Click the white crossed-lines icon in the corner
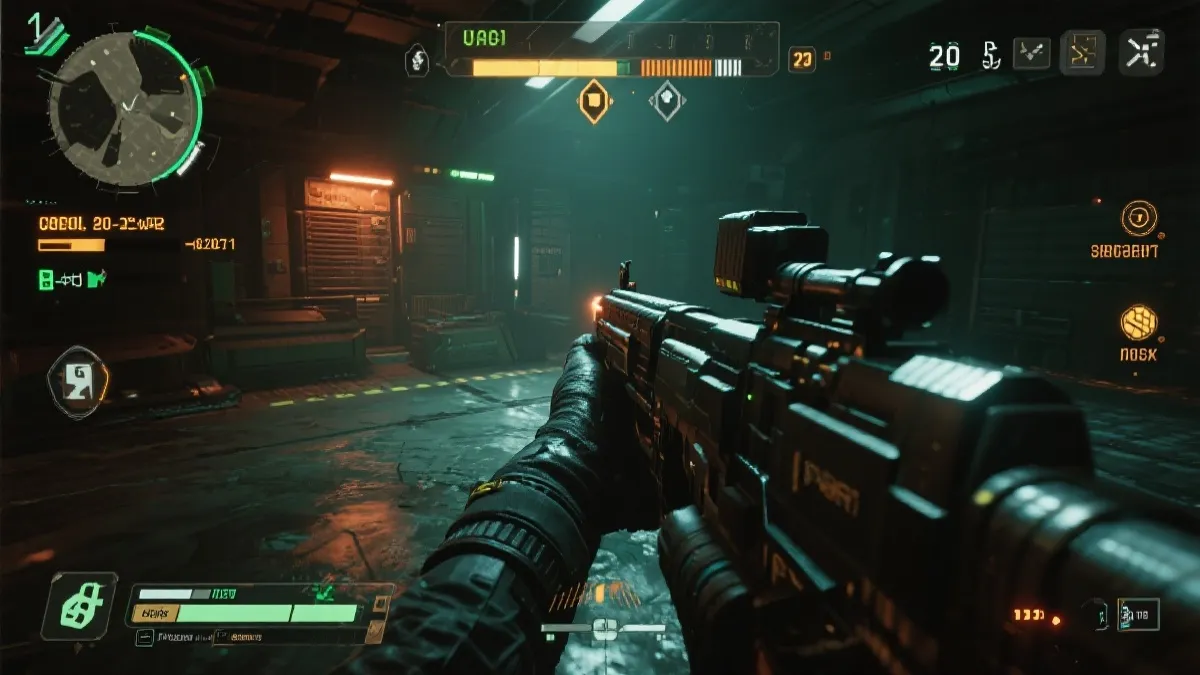This screenshot has height=675, width=1200. (1141, 53)
